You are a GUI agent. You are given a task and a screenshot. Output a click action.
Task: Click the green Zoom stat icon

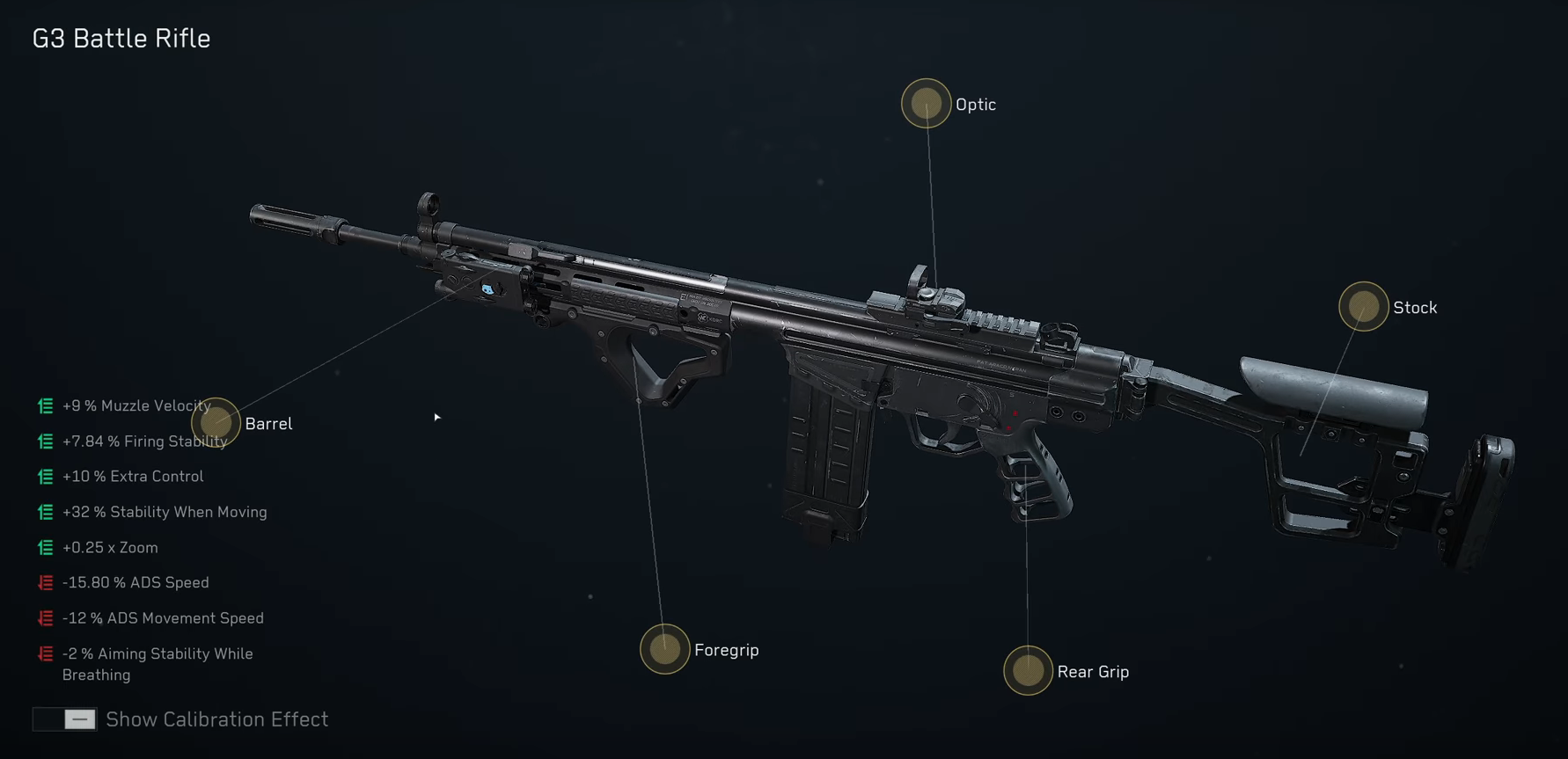pyautogui.click(x=44, y=547)
